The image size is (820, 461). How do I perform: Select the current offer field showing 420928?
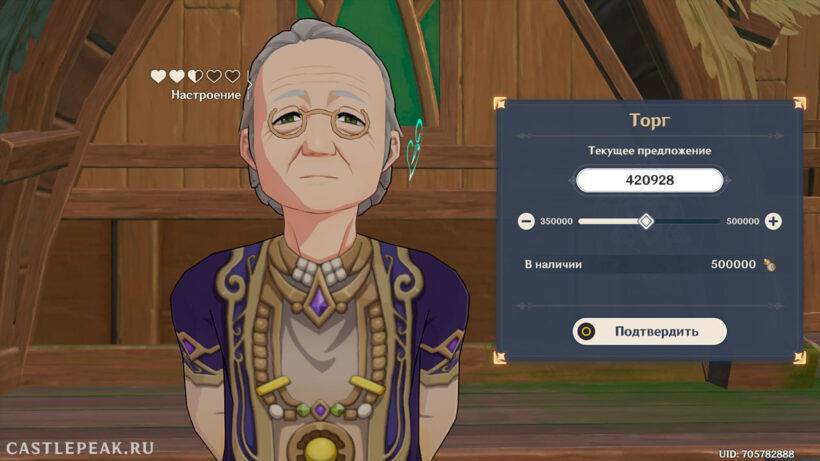(x=648, y=181)
